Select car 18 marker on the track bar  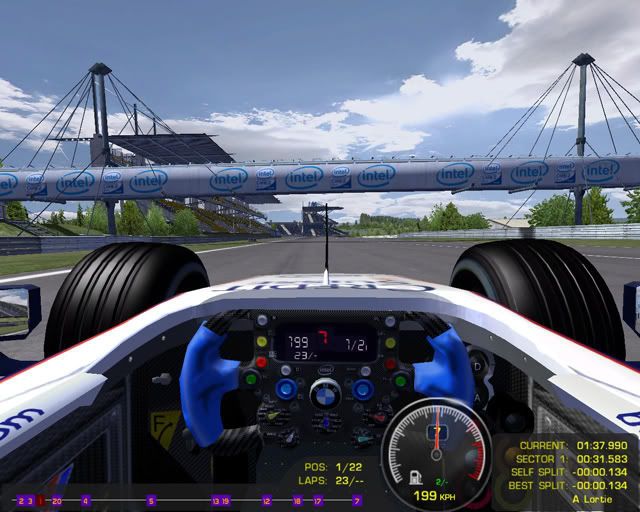(298, 500)
